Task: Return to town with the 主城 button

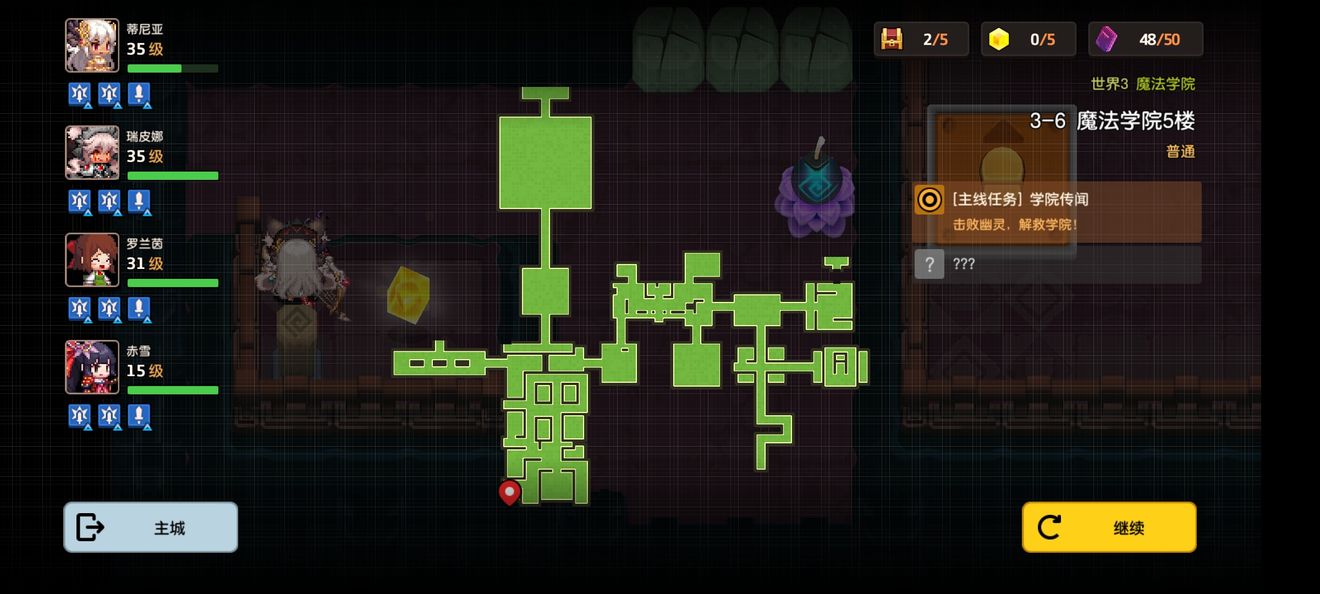Action: click(151, 527)
